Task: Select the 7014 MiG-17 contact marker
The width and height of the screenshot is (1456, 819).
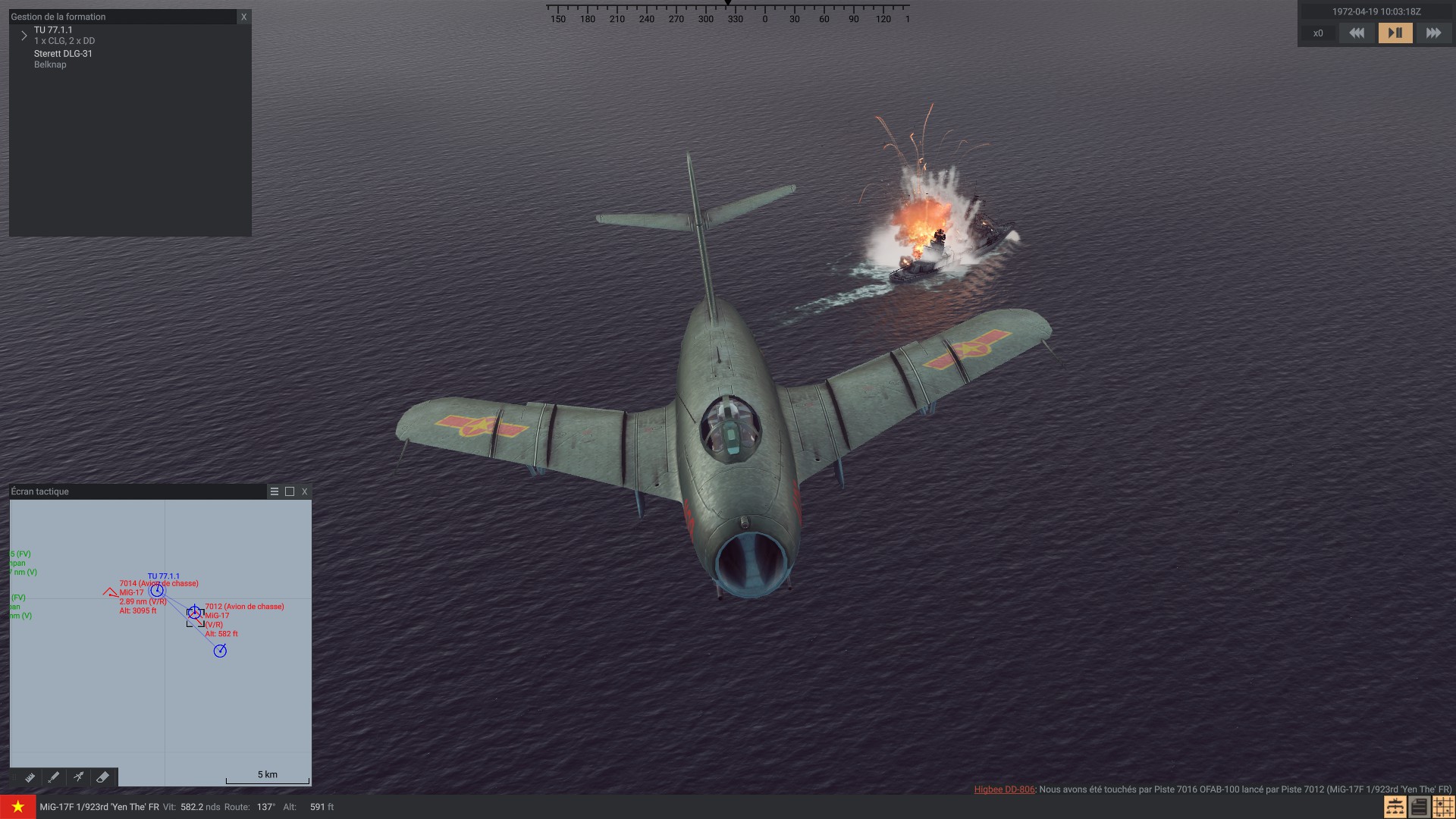Action: point(110,591)
